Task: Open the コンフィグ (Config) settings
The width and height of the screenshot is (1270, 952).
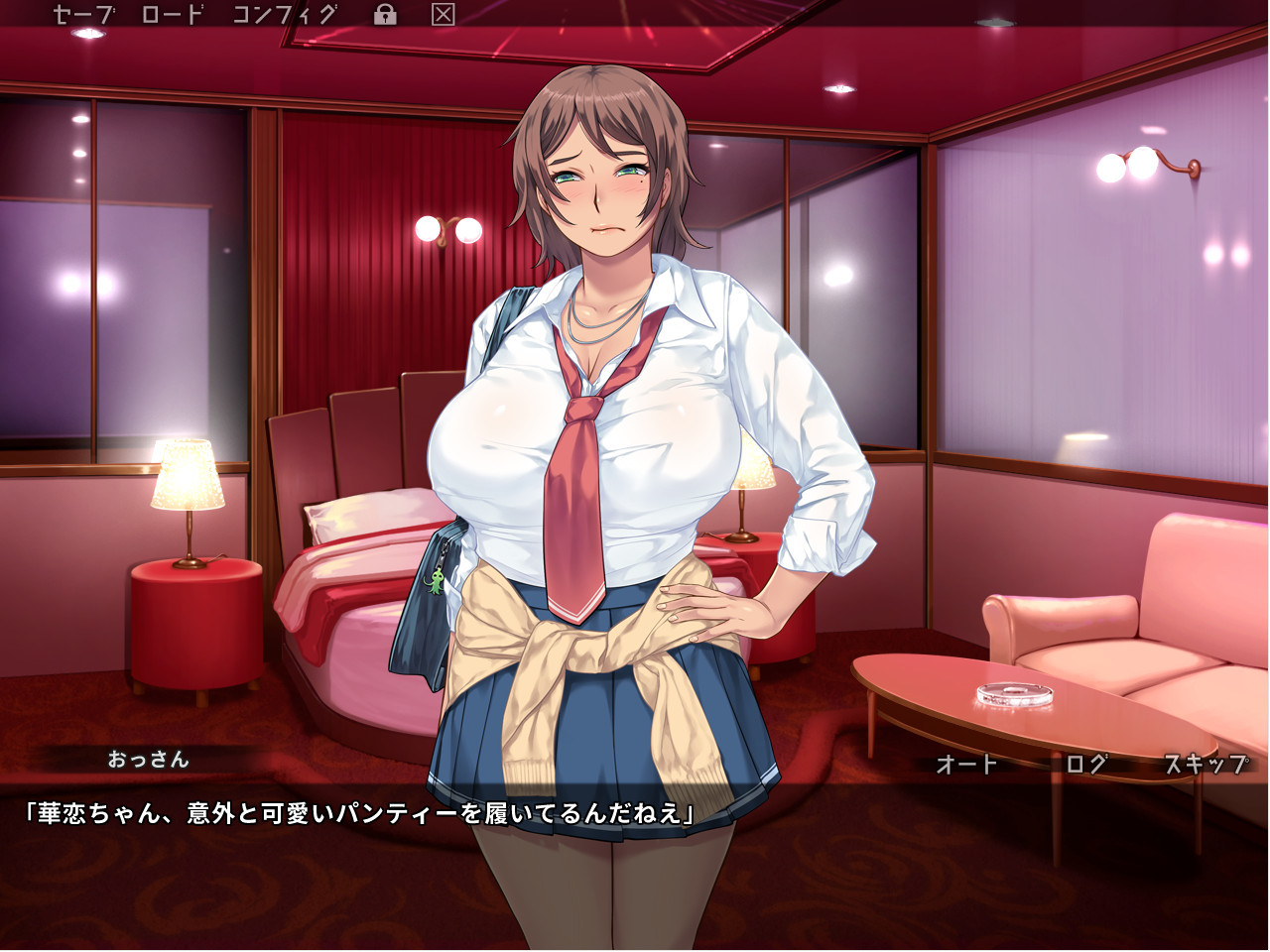Action: tap(284, 15)
